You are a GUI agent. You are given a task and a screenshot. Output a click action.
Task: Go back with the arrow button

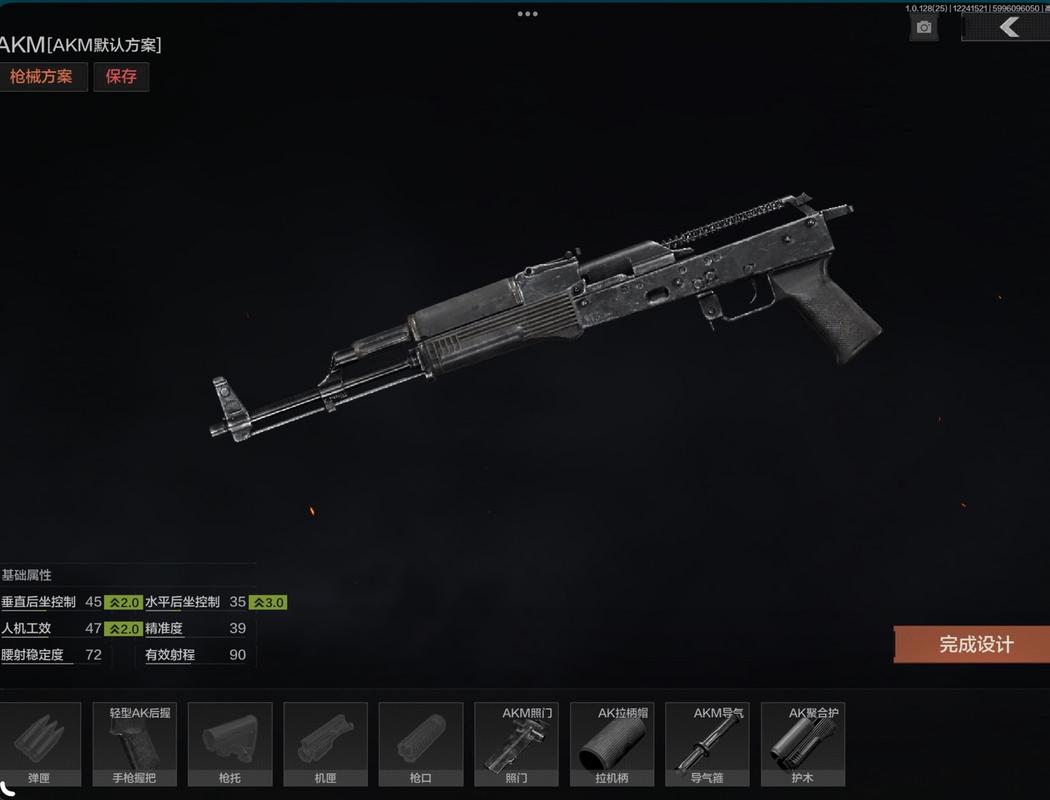tap(1008, 27)
